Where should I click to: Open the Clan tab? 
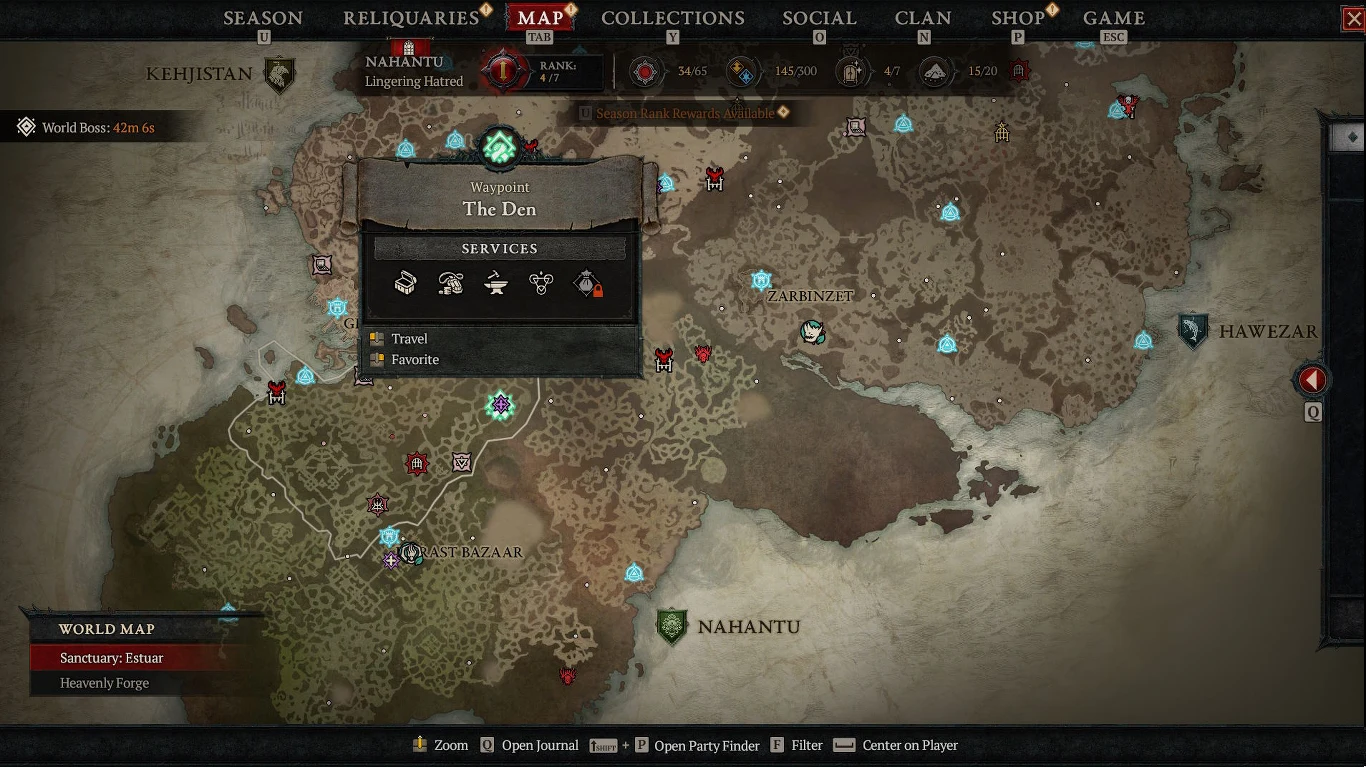pyautogui.click(x=923, y=18)
